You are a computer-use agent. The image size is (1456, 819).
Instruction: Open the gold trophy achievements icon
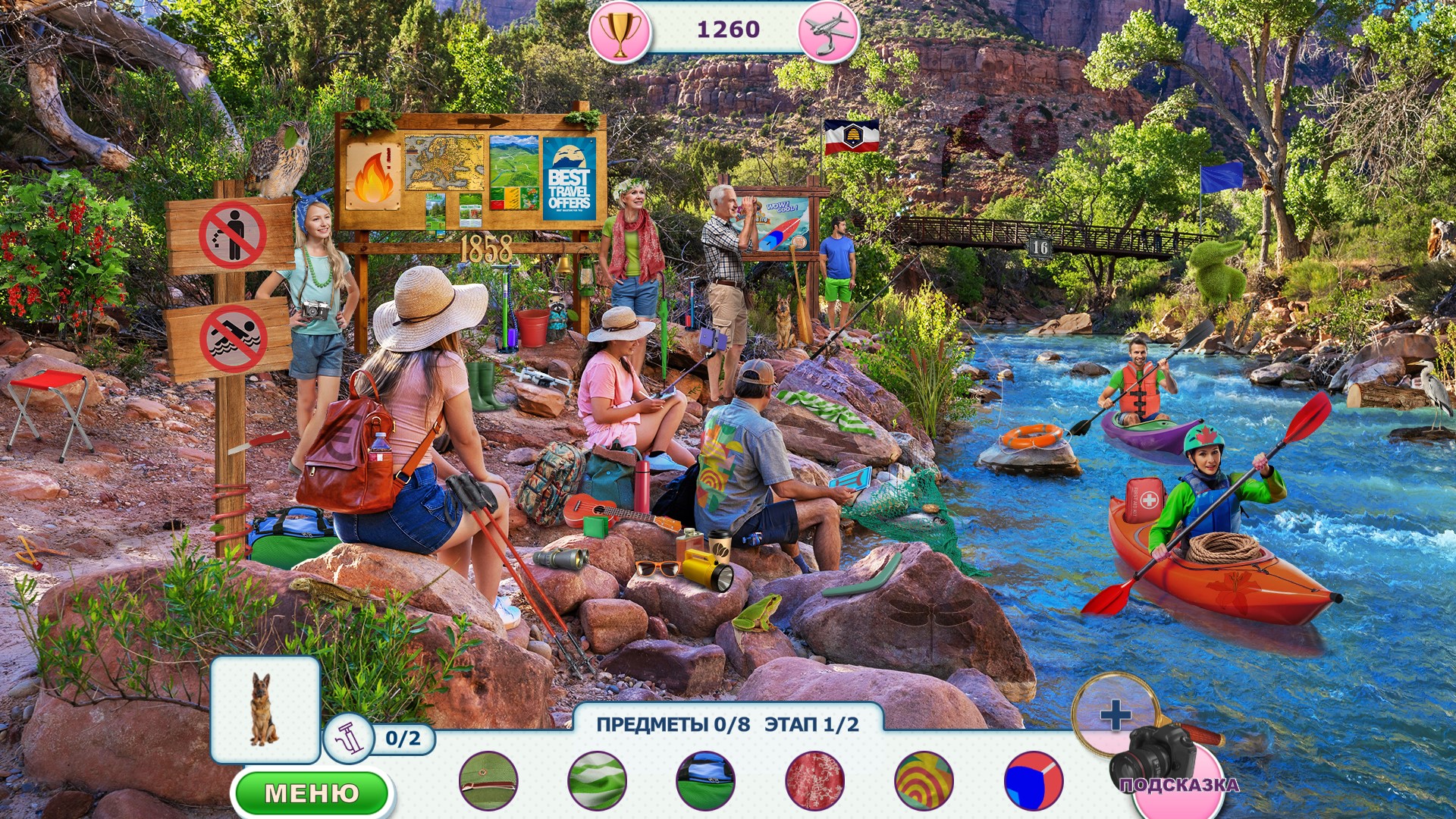[620, 32]
